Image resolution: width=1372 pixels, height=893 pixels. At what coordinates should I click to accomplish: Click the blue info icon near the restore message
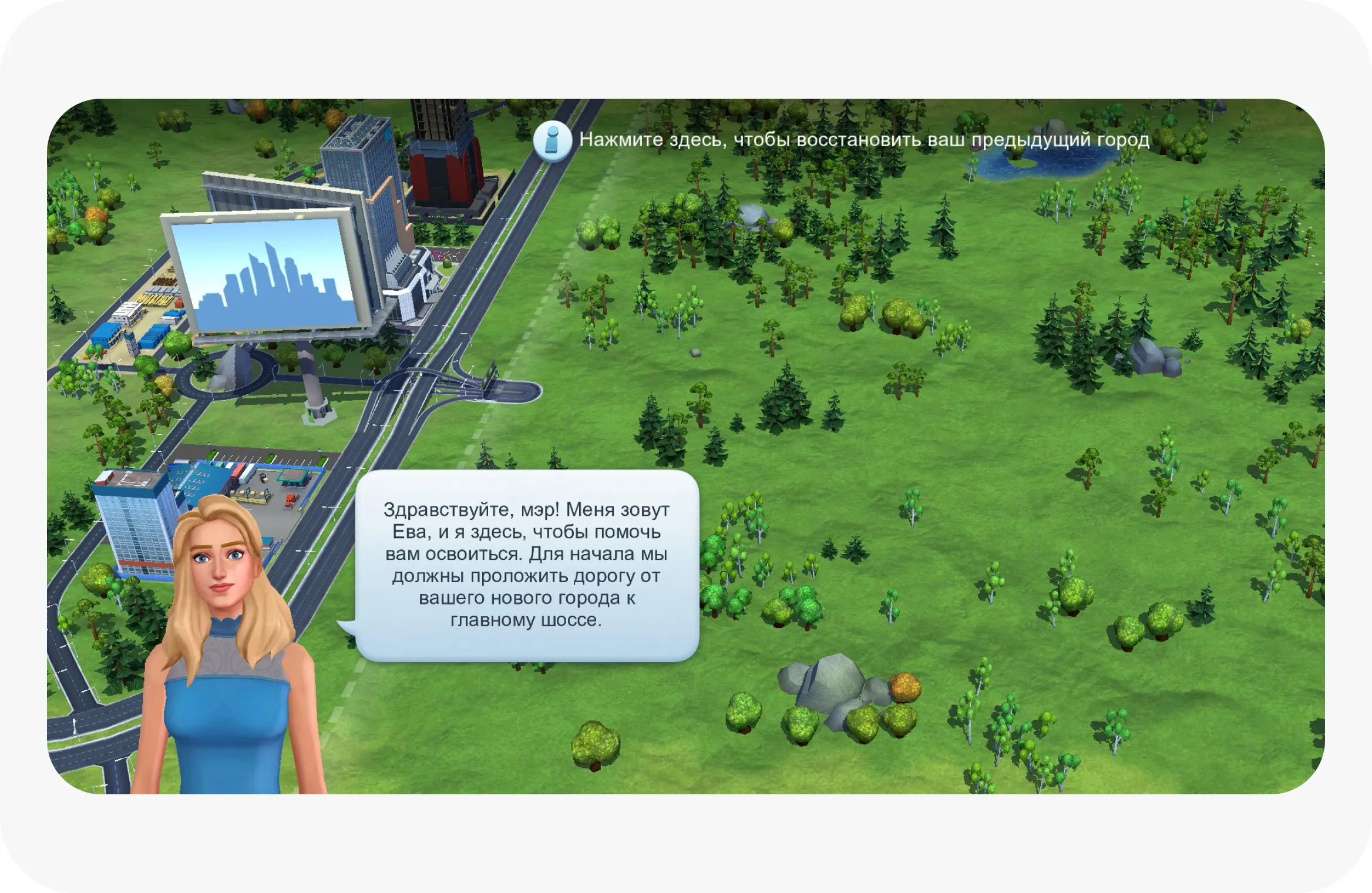(x=553, y=141)
